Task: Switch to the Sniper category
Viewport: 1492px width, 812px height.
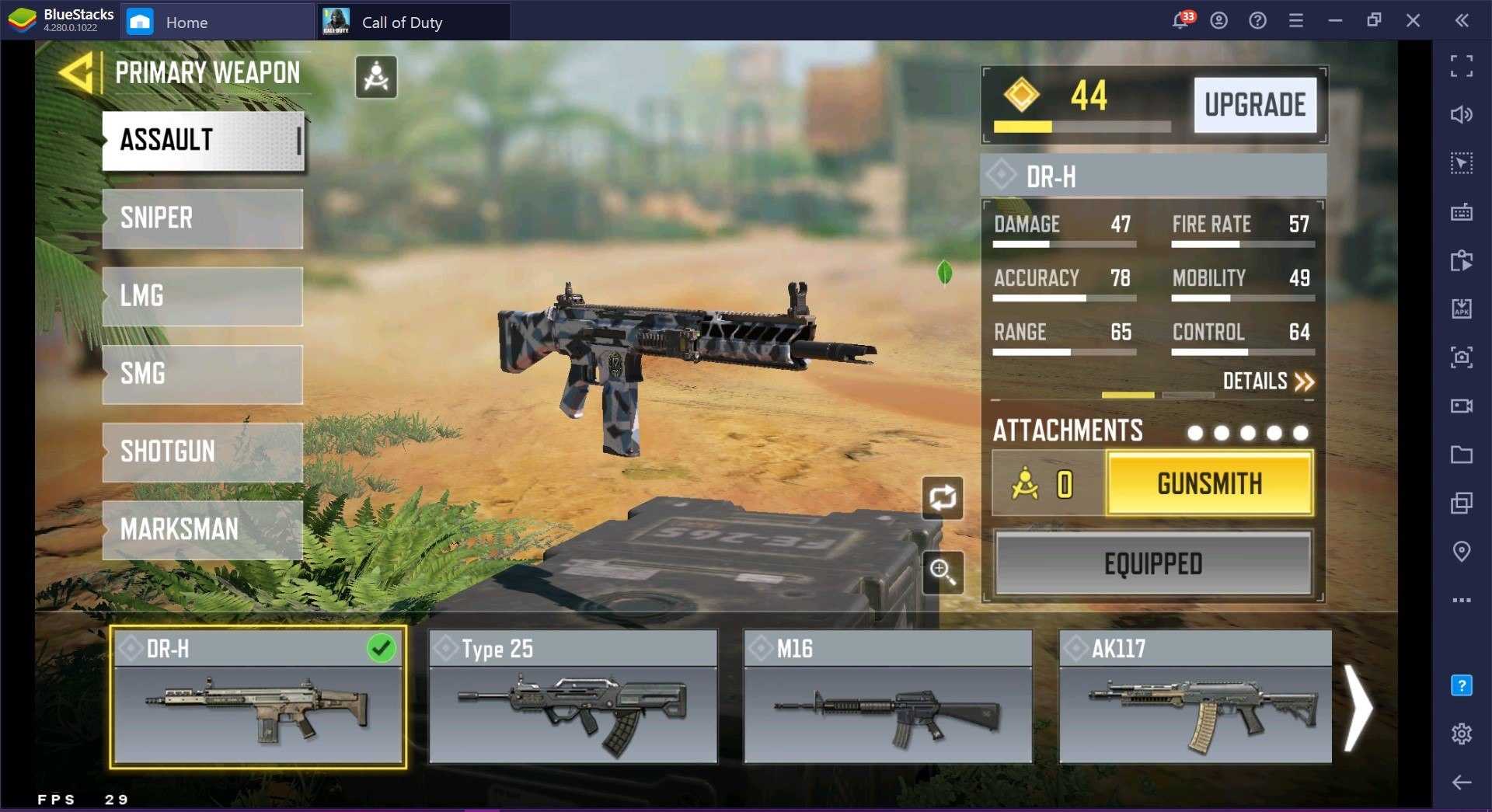Action: [202, 218]
